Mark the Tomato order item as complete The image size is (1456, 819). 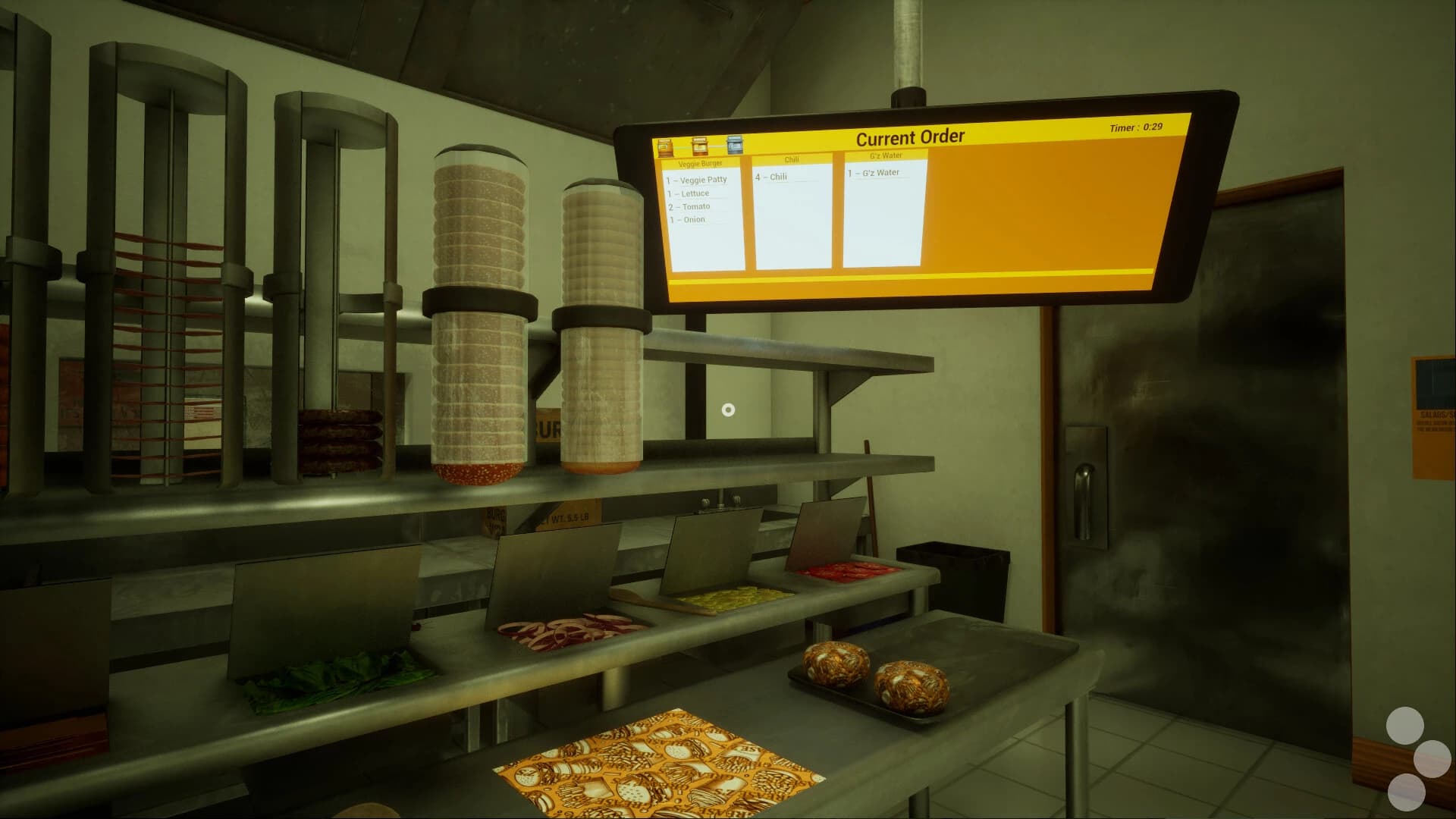tap(689, 206)
